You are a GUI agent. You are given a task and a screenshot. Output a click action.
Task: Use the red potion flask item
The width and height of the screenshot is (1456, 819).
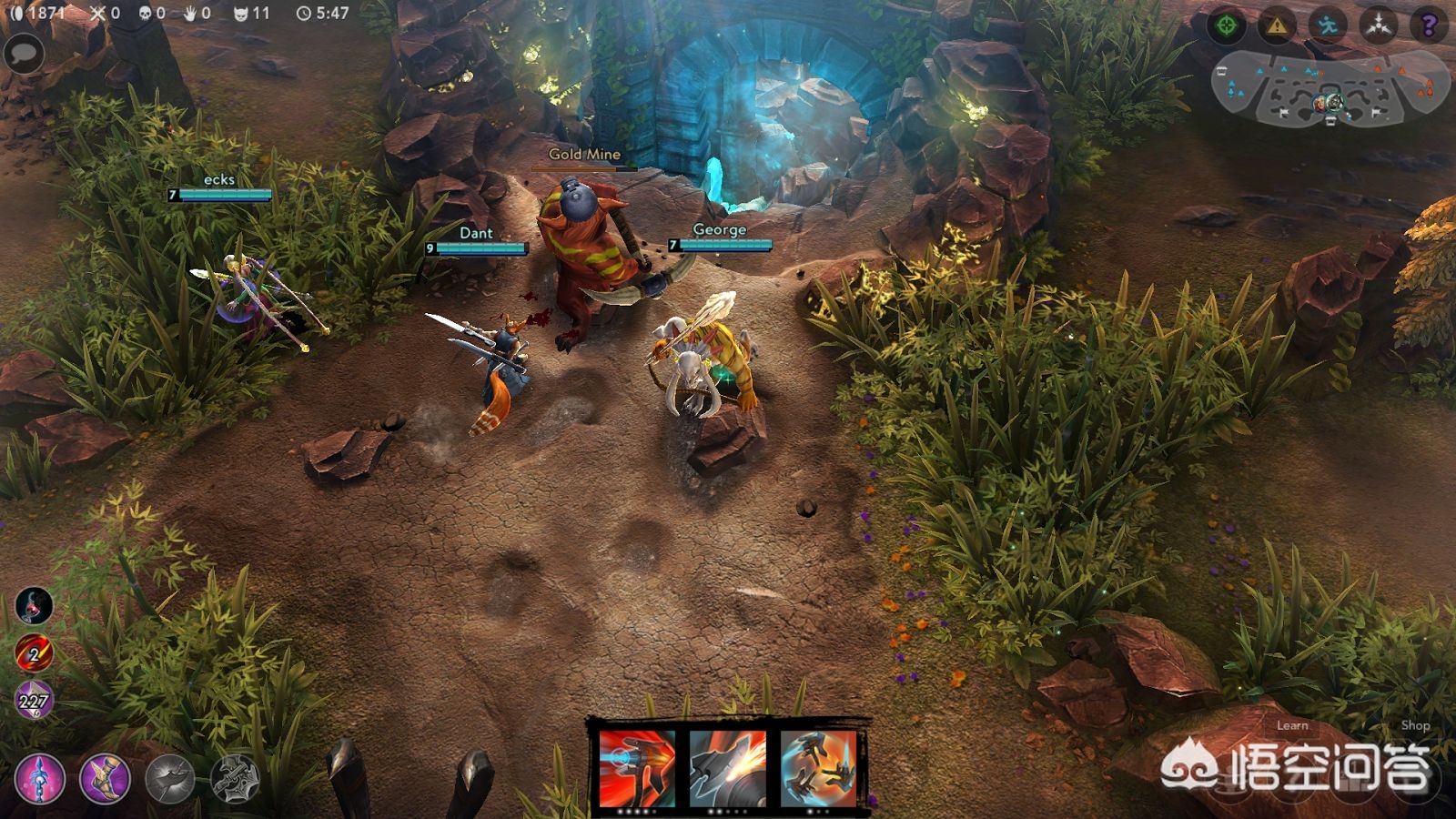pyautogui.click(x=34, y=605)
